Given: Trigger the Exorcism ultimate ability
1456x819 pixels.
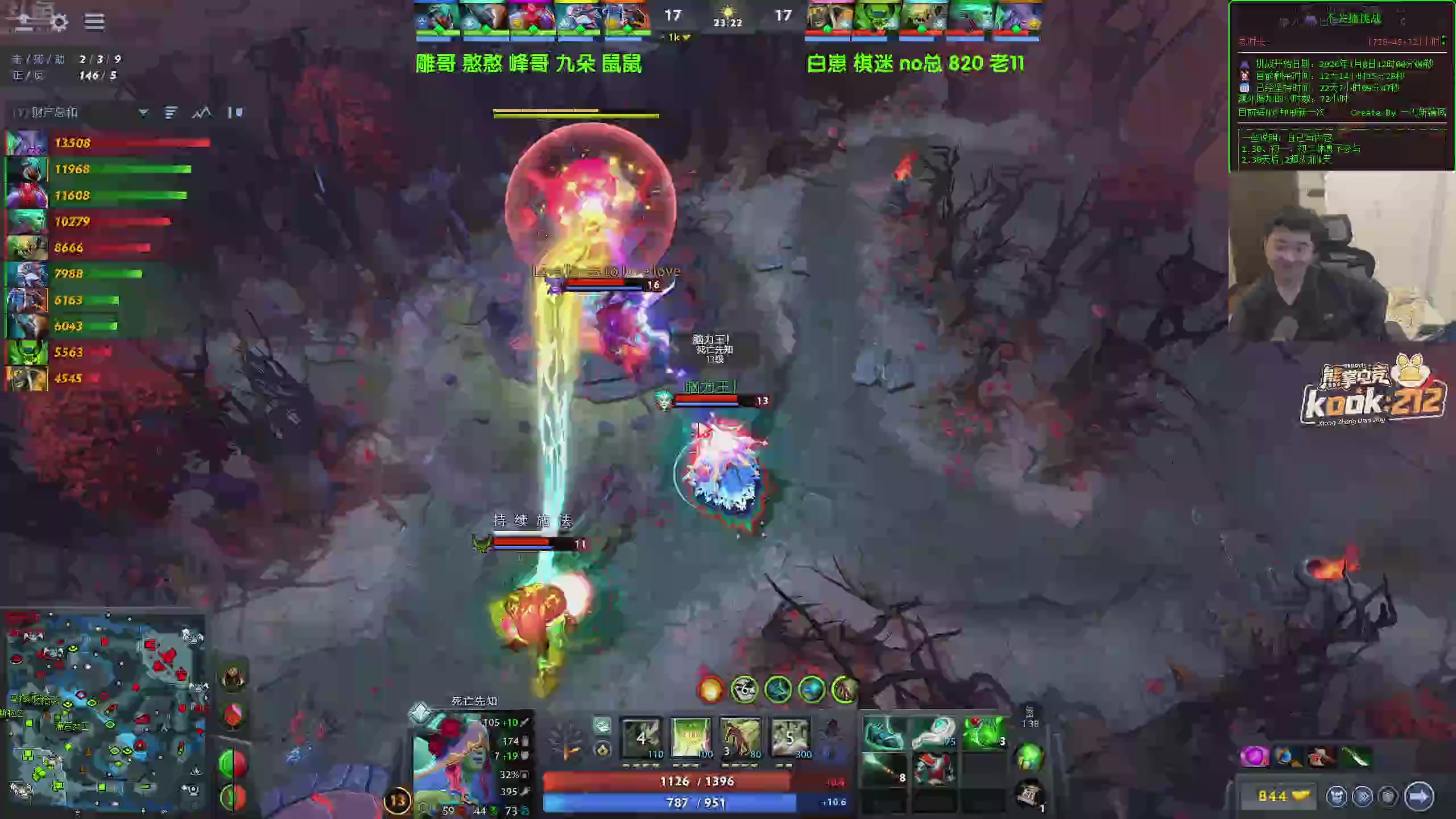Looking at the screenshot, I should click(x=789, y=738).
